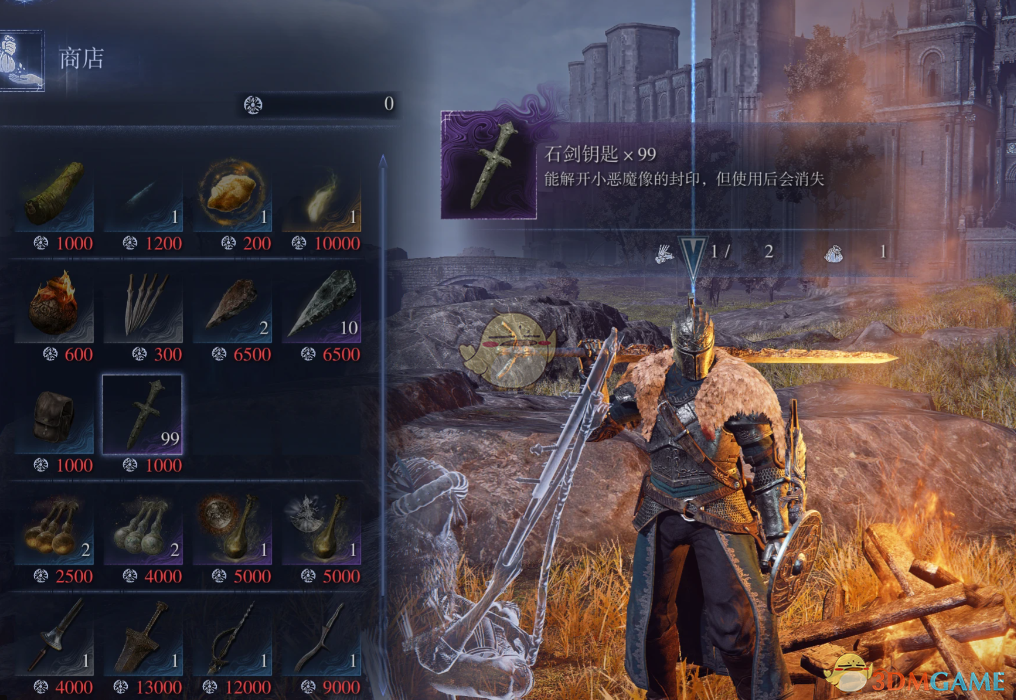Pick the yellow wisp item costing 10000
Screen dimensions: 1016x700
321,193
